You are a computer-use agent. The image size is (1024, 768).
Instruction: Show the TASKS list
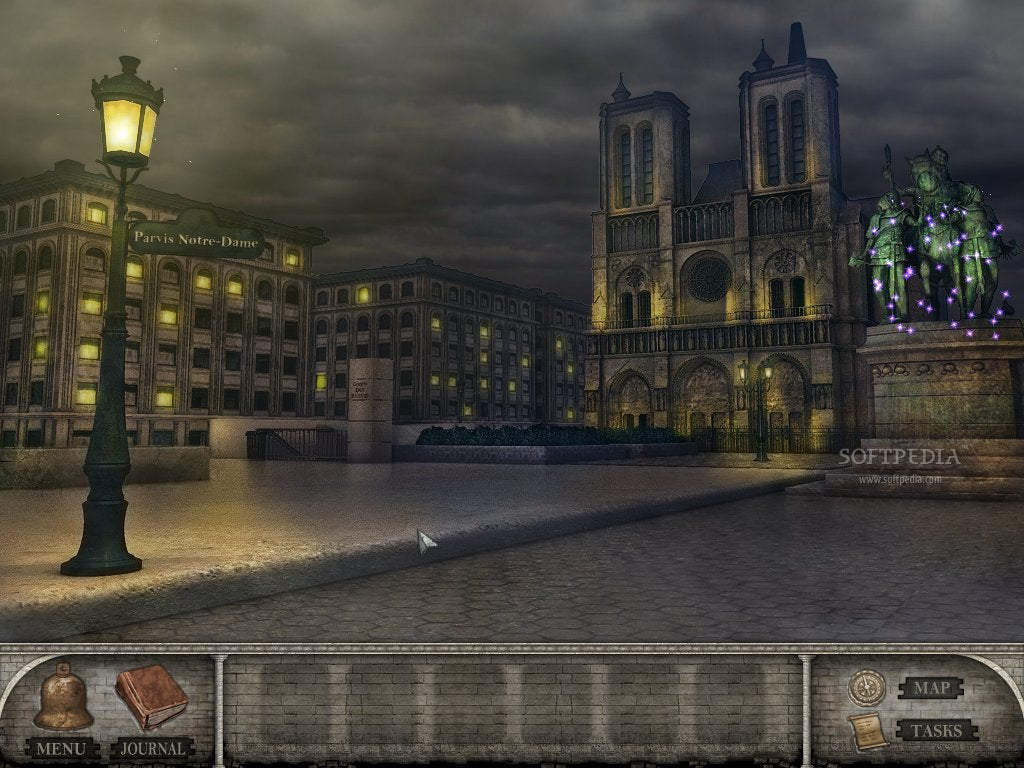tap(936, 730)
